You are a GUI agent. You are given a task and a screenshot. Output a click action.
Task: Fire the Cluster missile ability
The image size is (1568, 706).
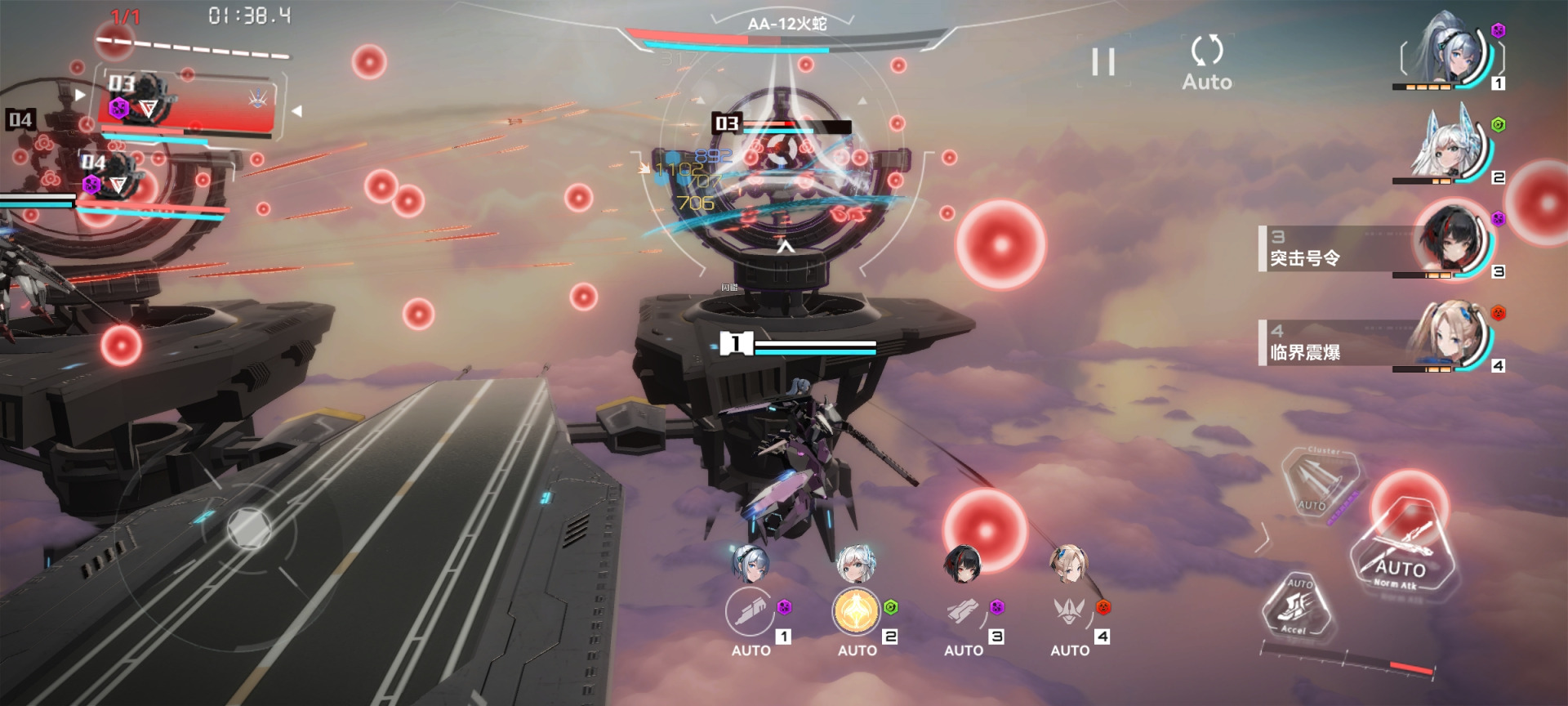(x=1319, y=482)
